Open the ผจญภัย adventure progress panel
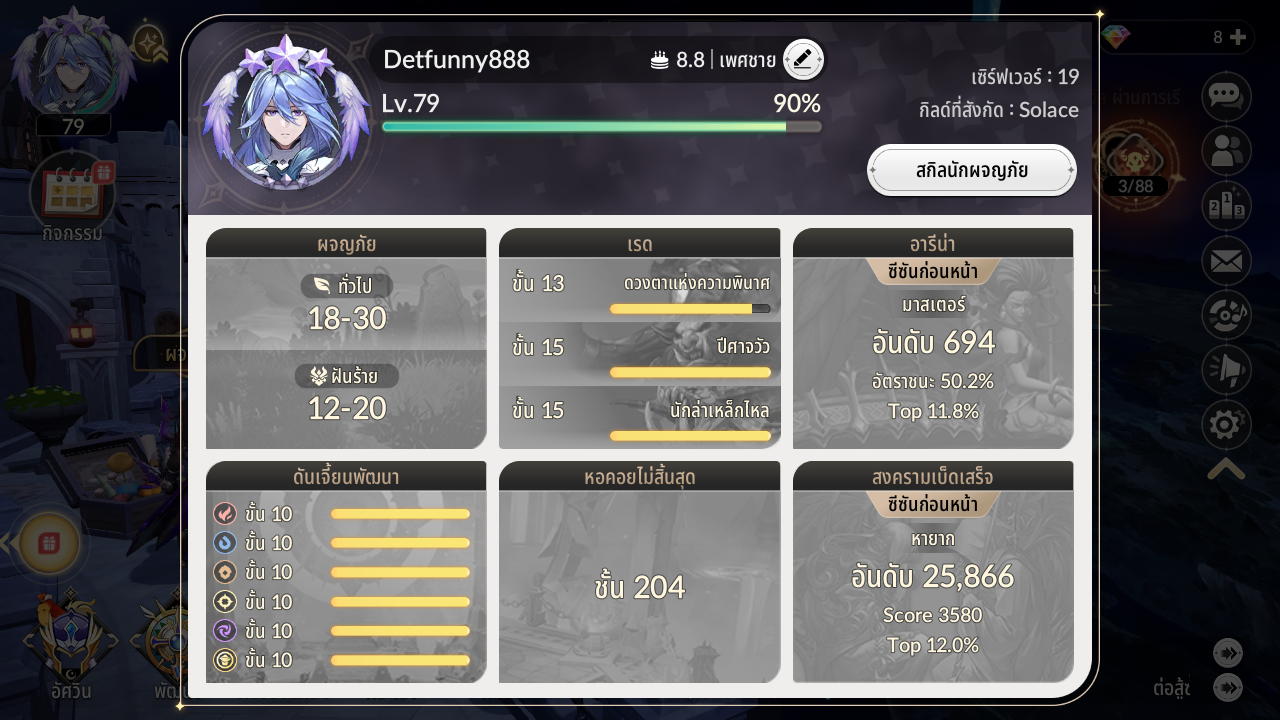 [x=346, y=339]
